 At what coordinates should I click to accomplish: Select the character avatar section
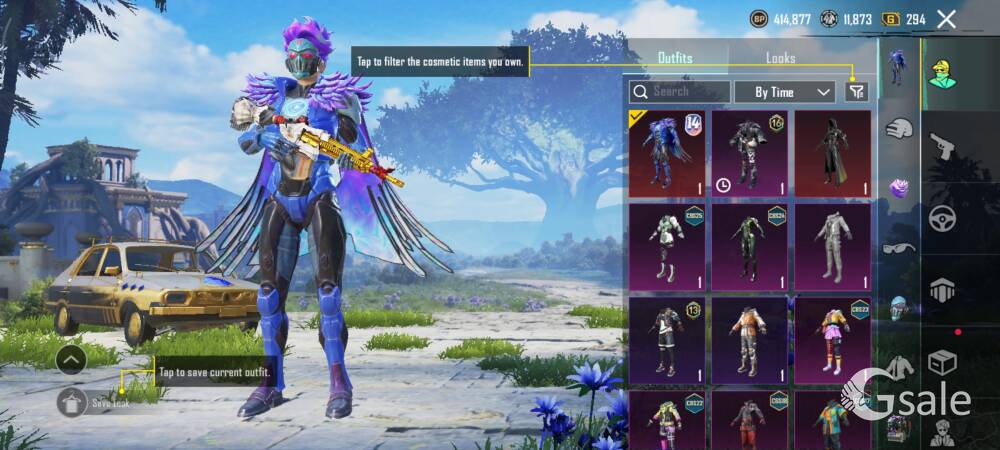(x=942, y=72)
